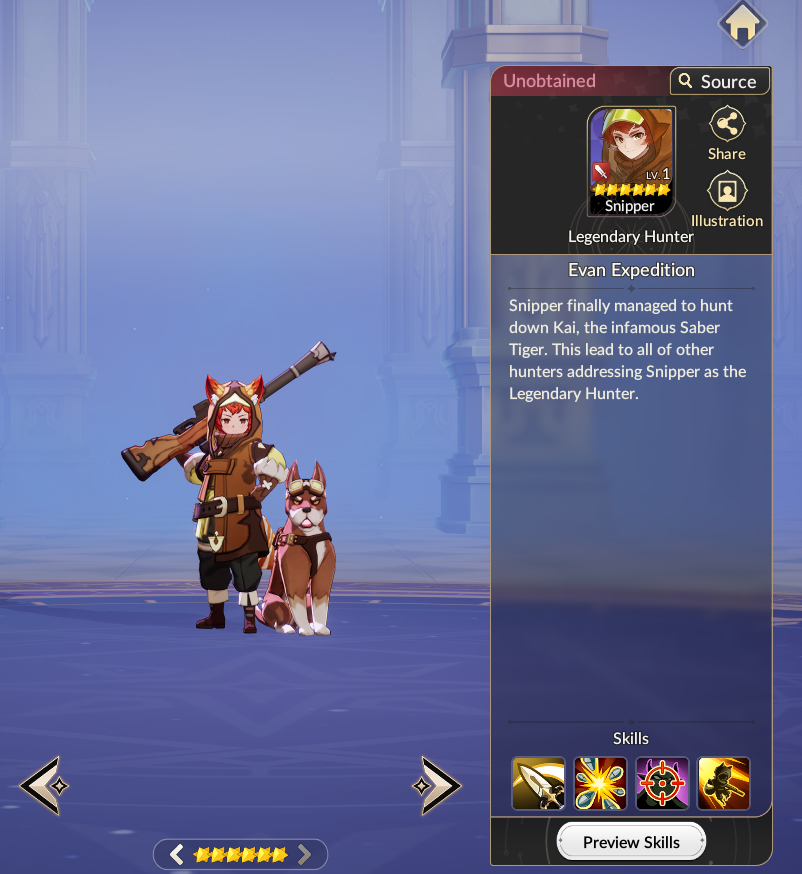Inspect the red crosshair target skill icon
Screen dimensions: 802x874
point(662,783)
